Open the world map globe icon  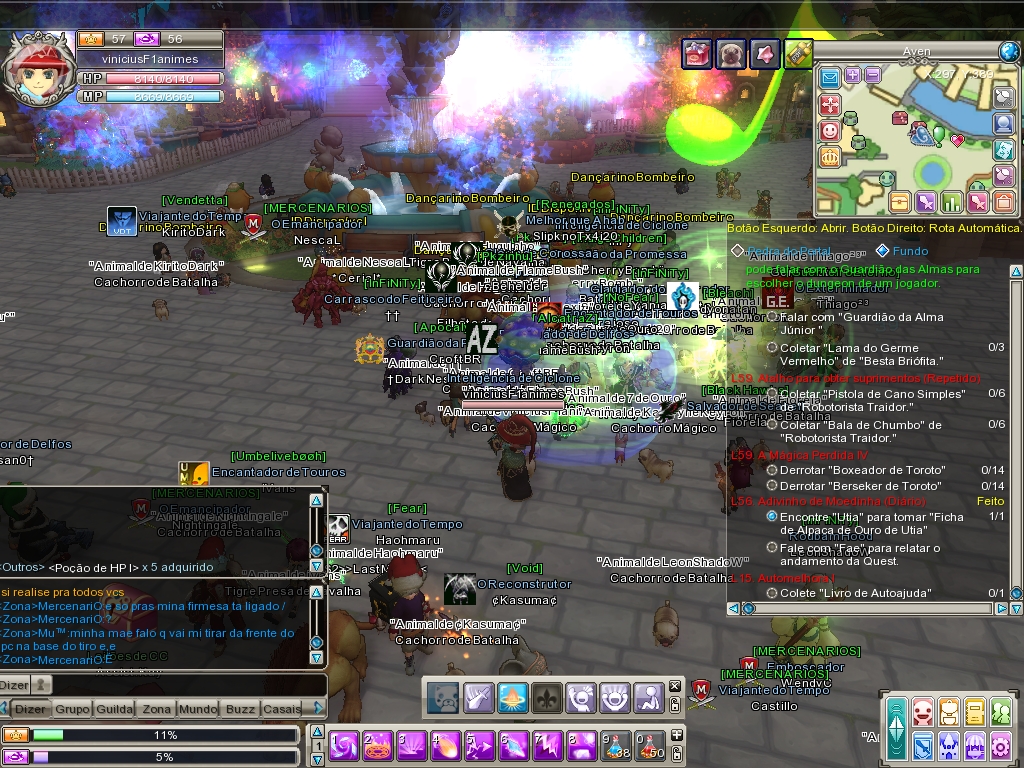[1008, 51]
